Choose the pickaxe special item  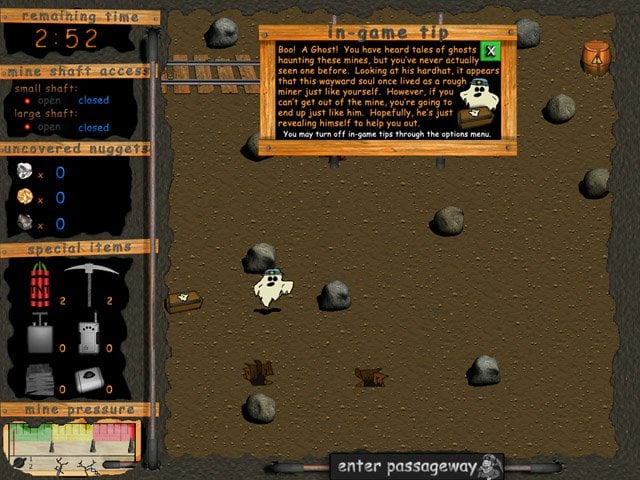85,284
